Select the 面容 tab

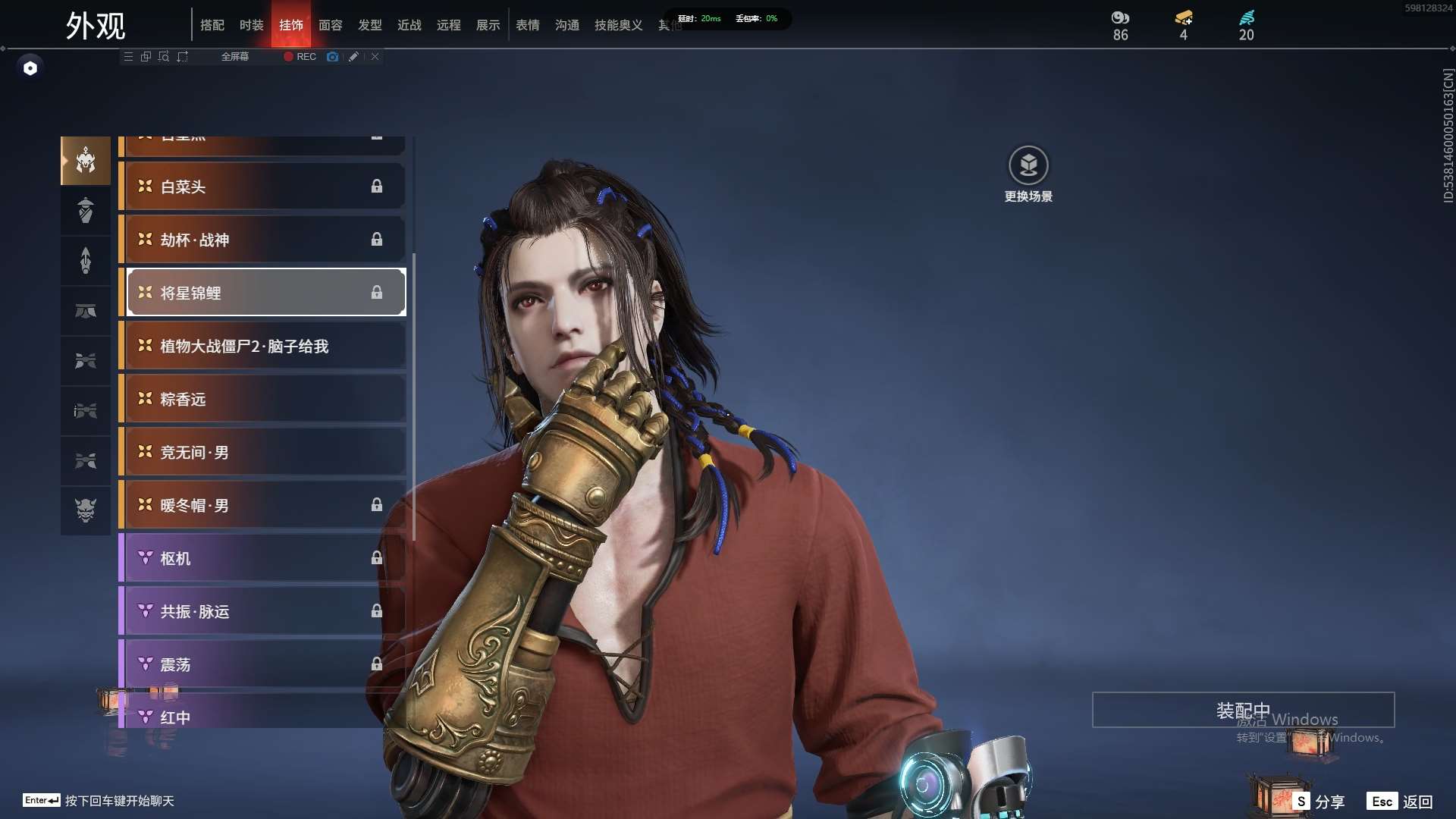[331, 25]
